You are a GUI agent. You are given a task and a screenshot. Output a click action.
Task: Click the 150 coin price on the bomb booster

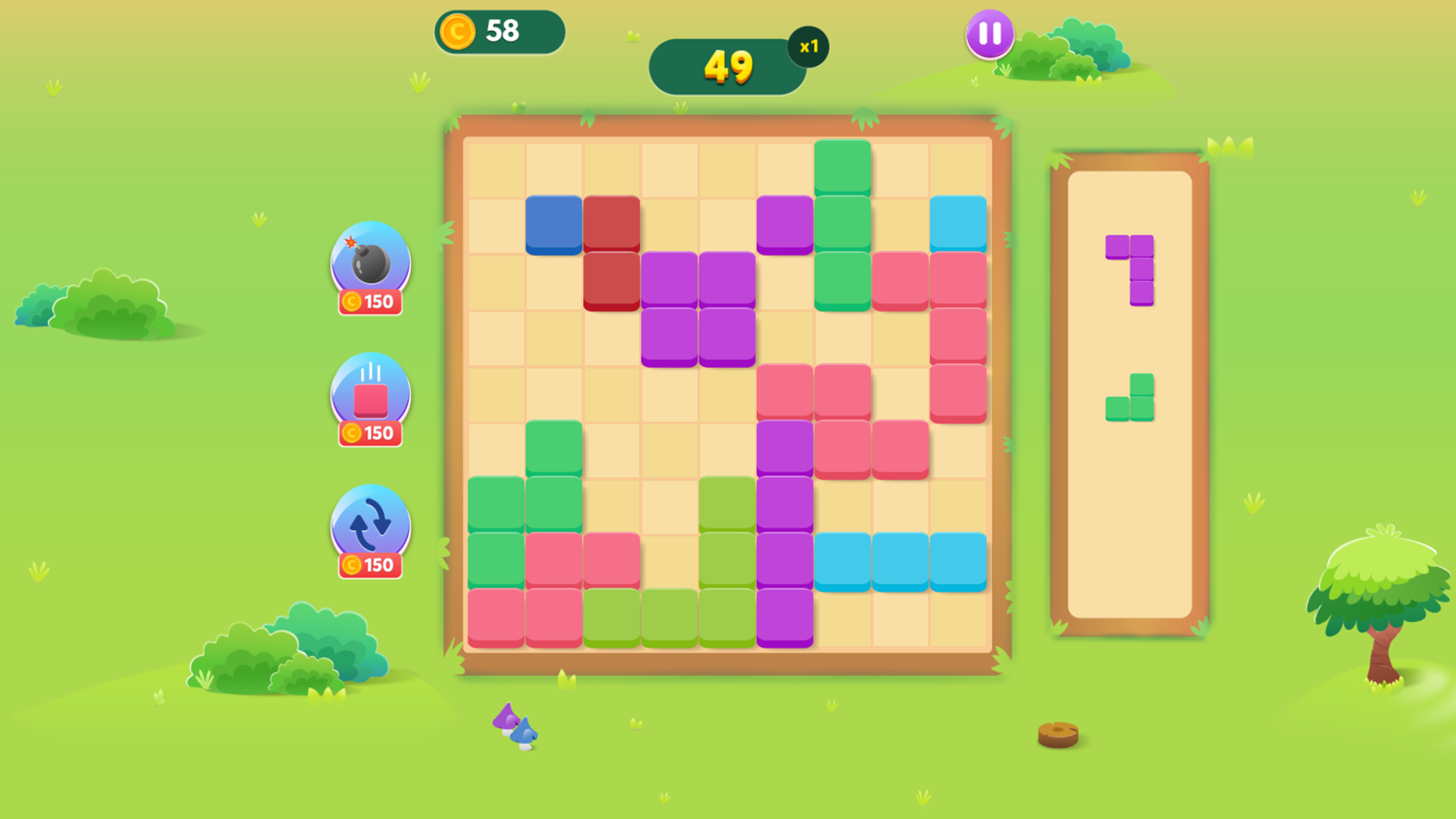point(370,302)
